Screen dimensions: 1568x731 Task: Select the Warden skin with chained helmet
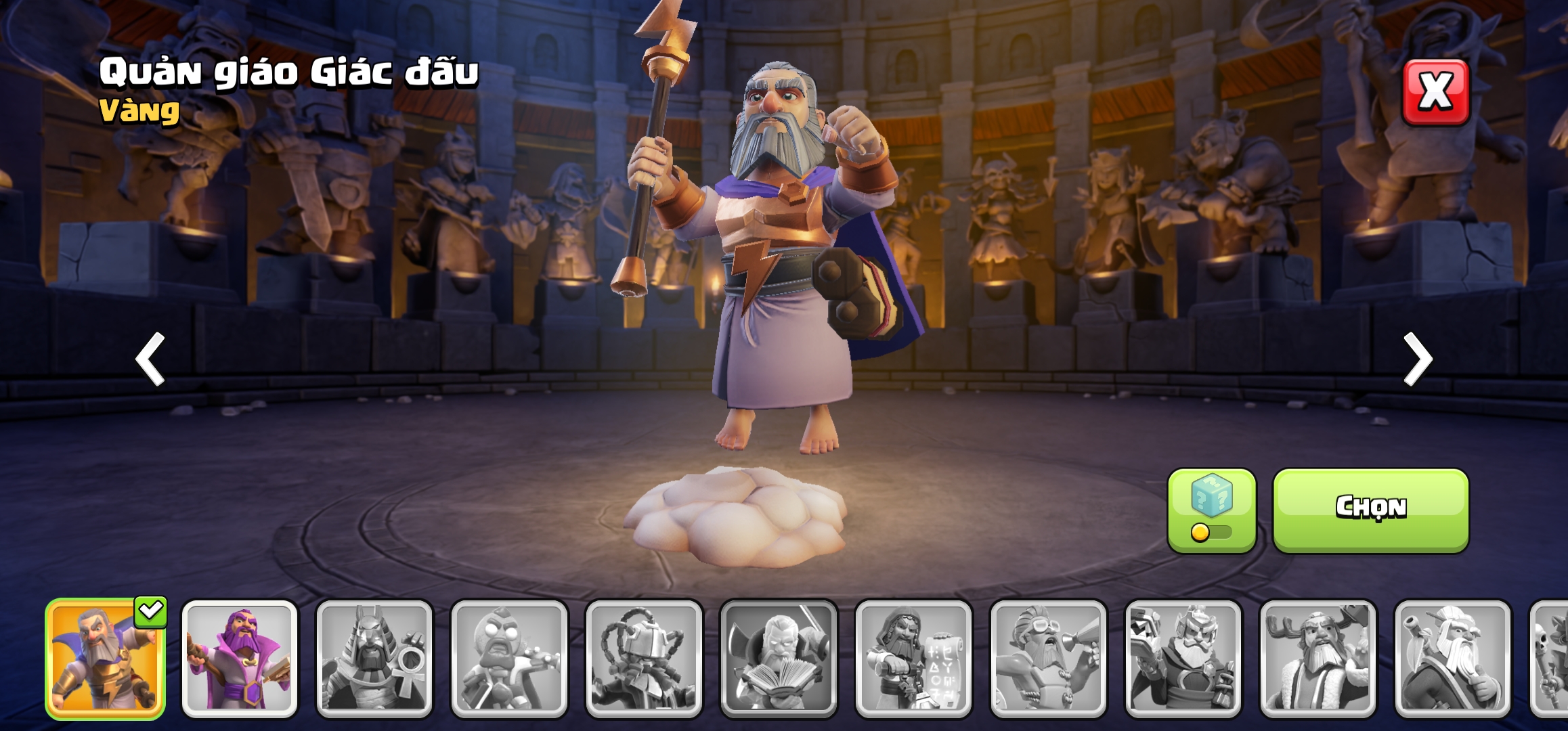coord(644,659)
